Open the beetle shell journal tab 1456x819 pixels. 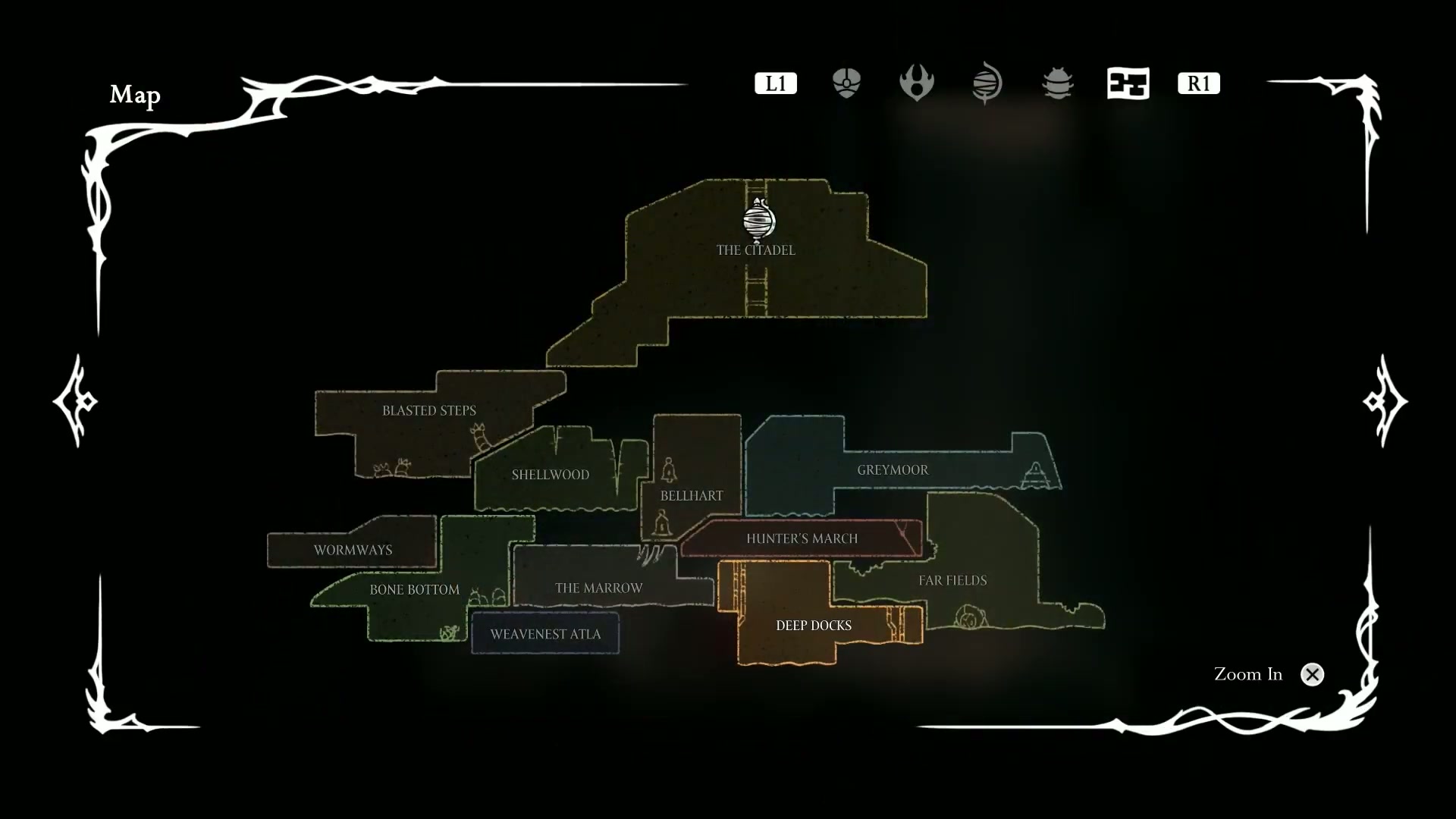[1057, 83]
